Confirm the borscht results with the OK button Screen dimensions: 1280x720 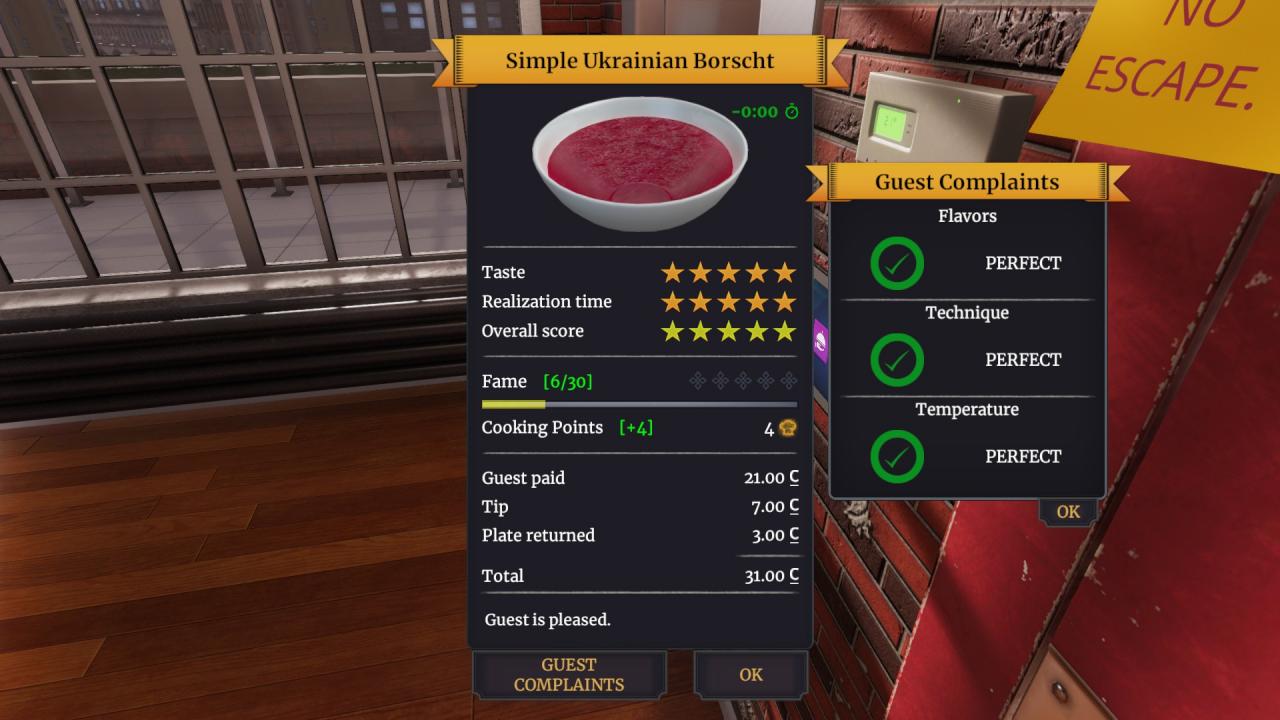coord(751,675)
